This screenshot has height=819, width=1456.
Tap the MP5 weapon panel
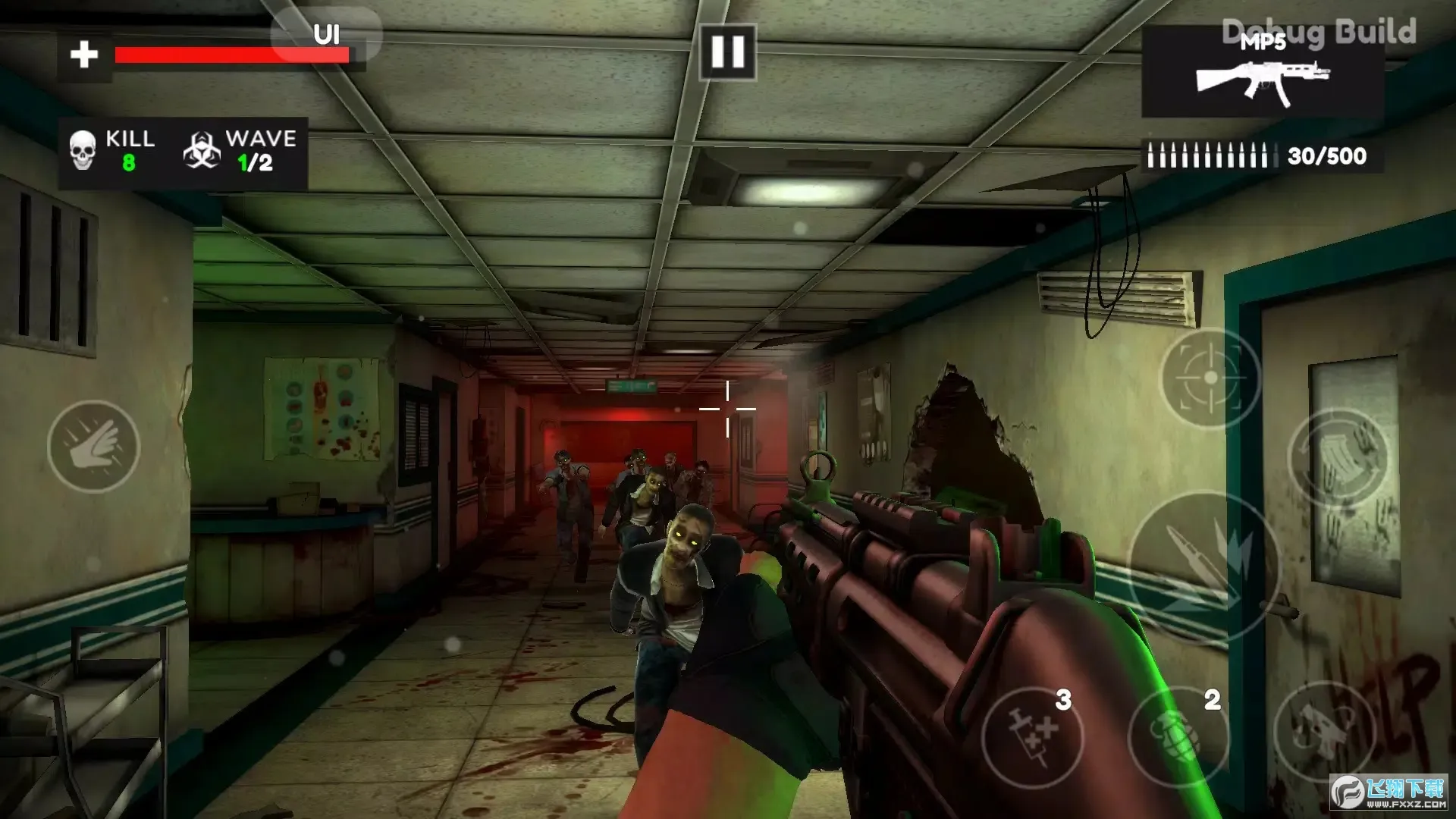click(x=1262, y=73)
